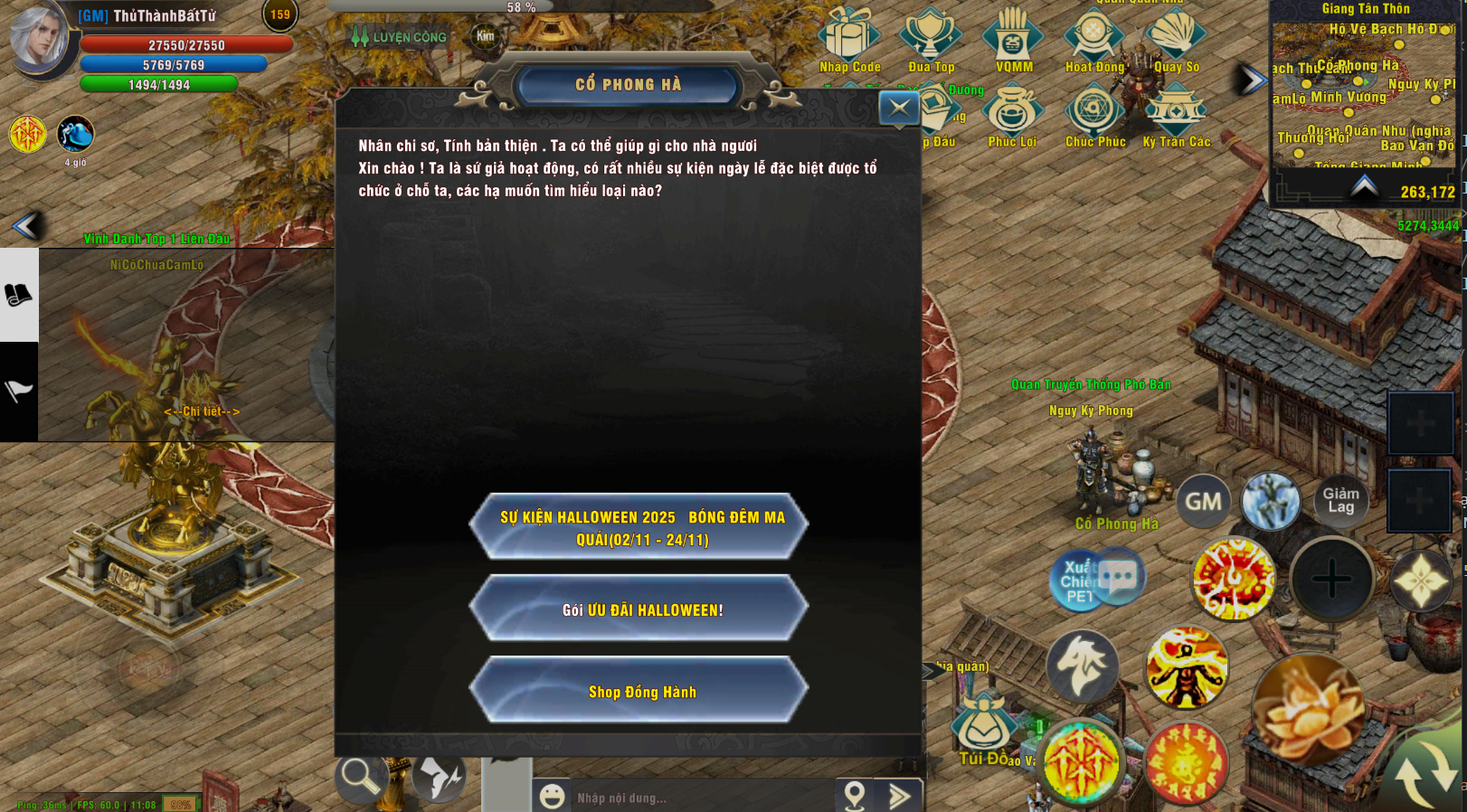The image size is (1467, 812).
Task: Expand the right-side panel arrow
Action: click(x=1249, y=79)
